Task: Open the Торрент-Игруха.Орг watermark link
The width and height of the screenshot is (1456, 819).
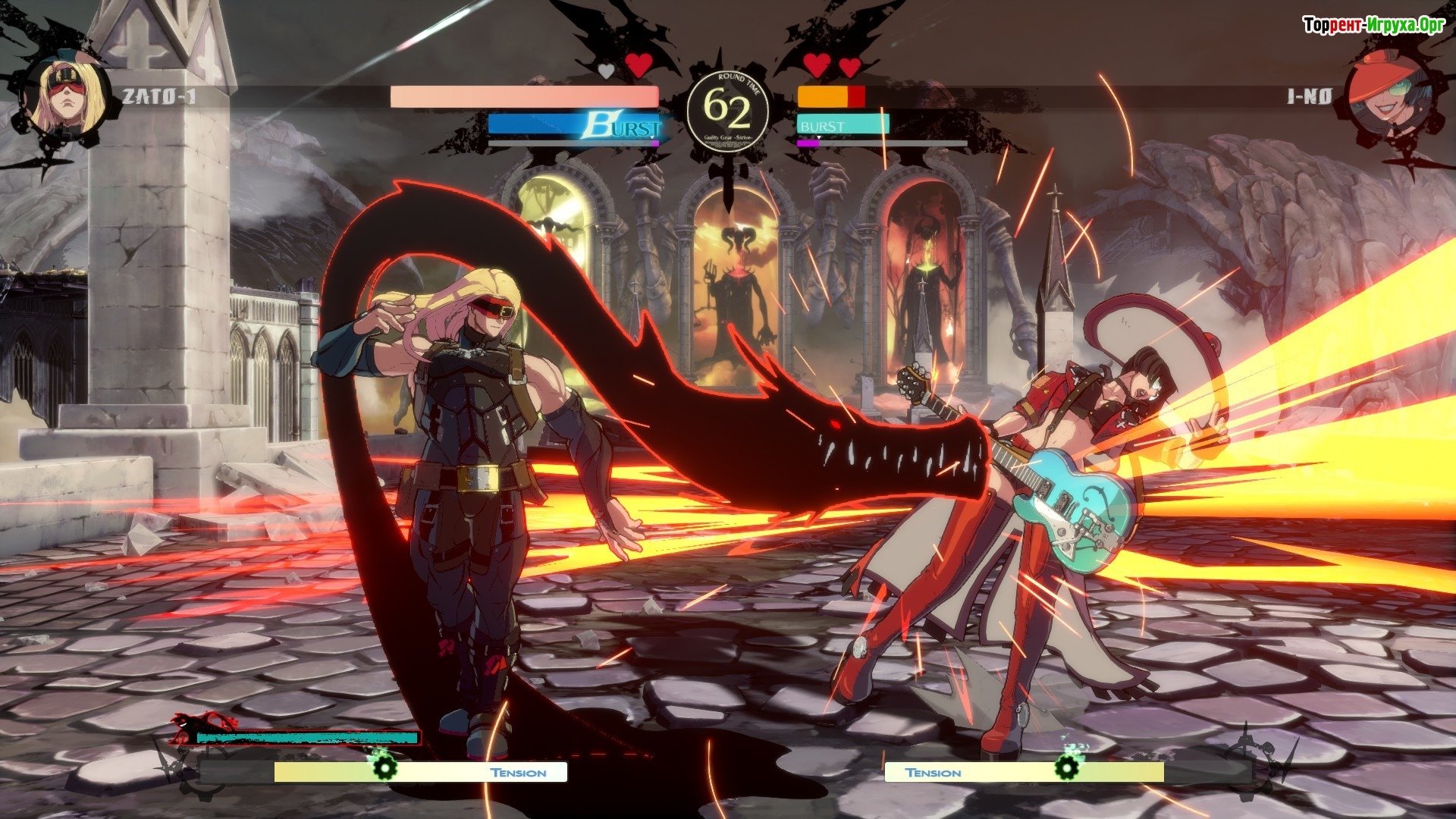Action: pyautogui.click(x=1373, y=26)
